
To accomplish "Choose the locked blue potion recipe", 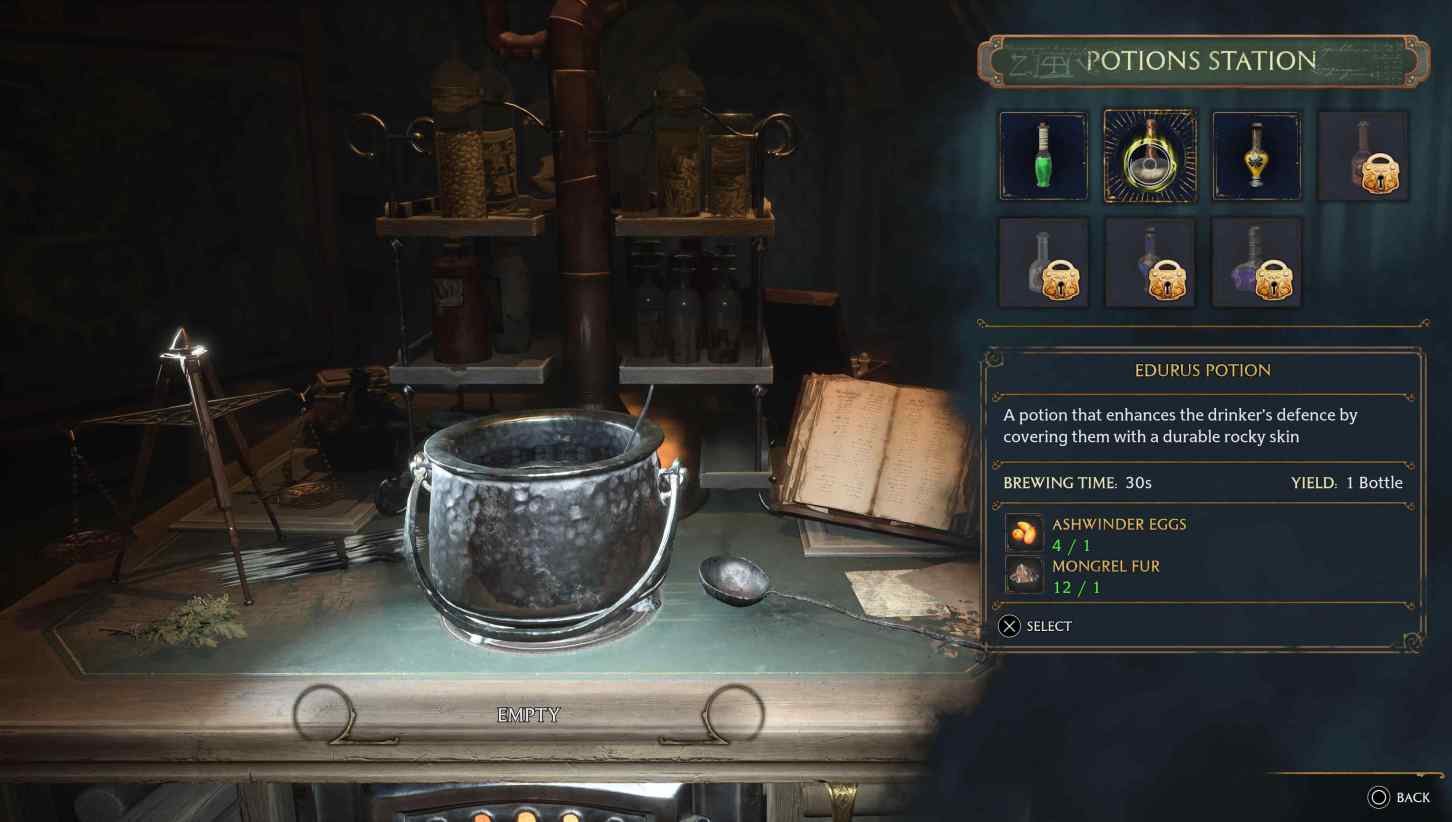I will tap(1150, 262).
